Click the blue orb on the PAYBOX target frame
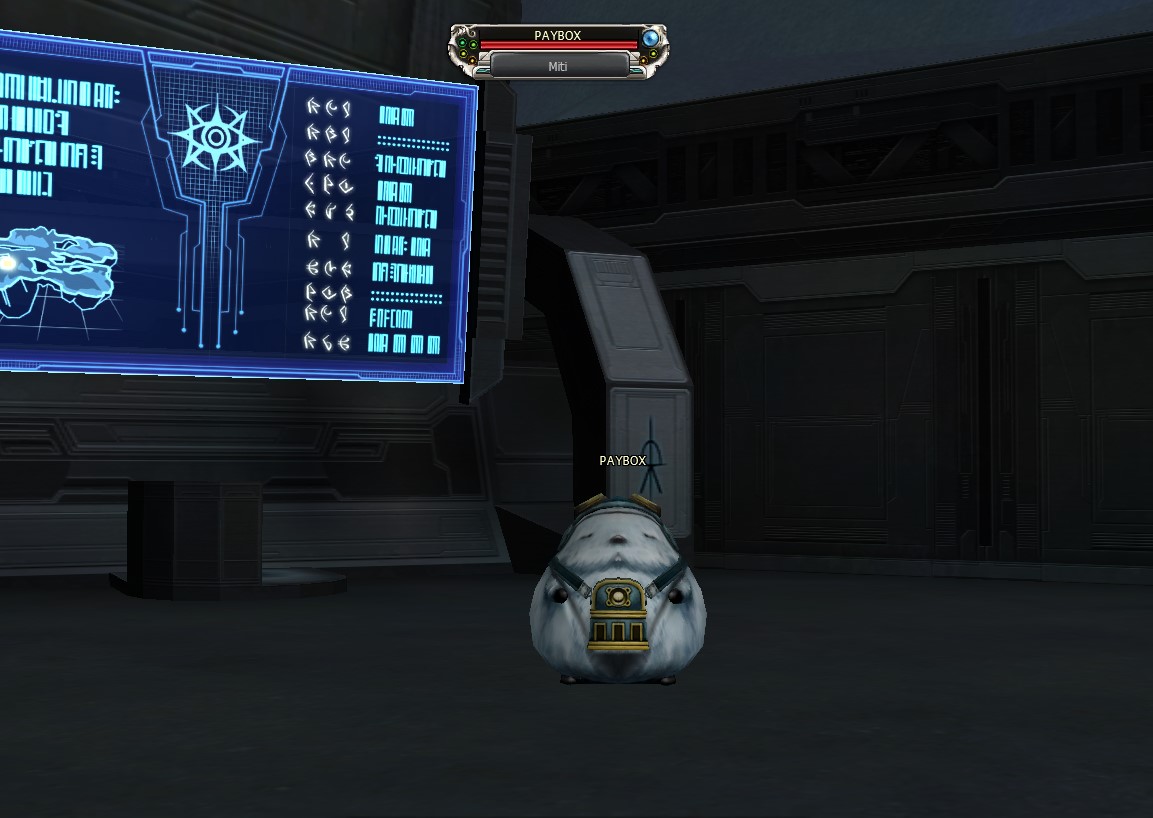 click(x=652, y=39)
